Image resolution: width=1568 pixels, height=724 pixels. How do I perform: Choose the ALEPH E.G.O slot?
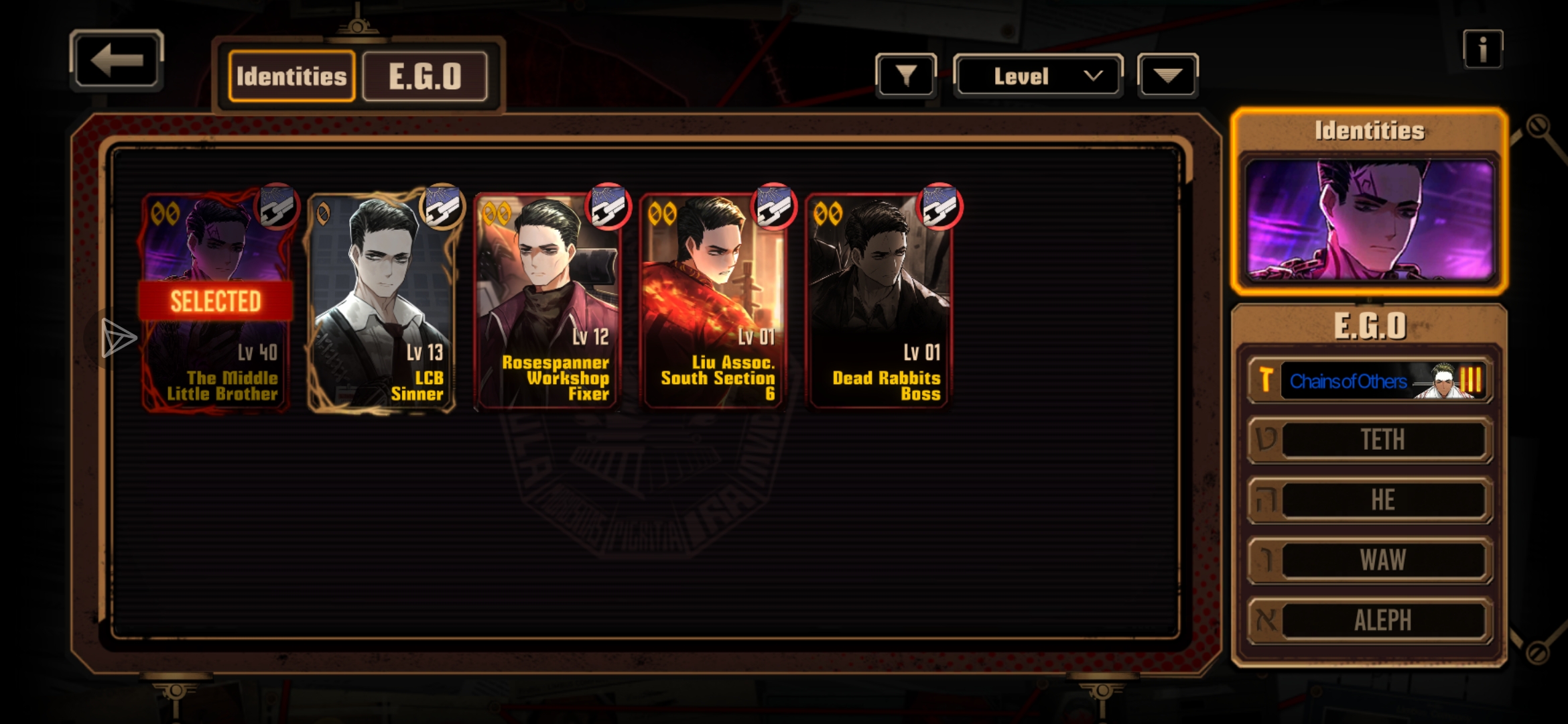click(1370, 620)
